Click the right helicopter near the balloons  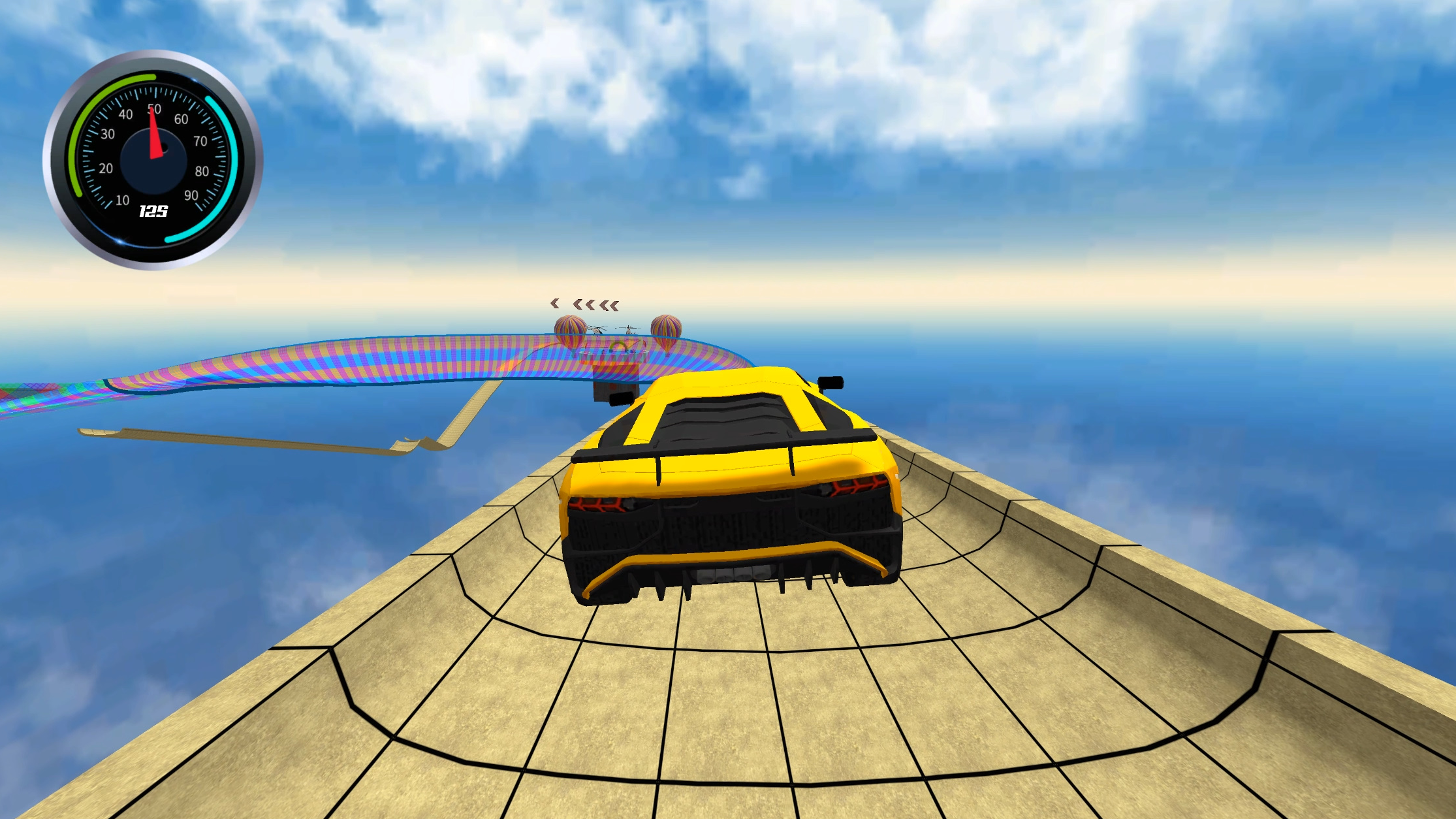(628, 330)
